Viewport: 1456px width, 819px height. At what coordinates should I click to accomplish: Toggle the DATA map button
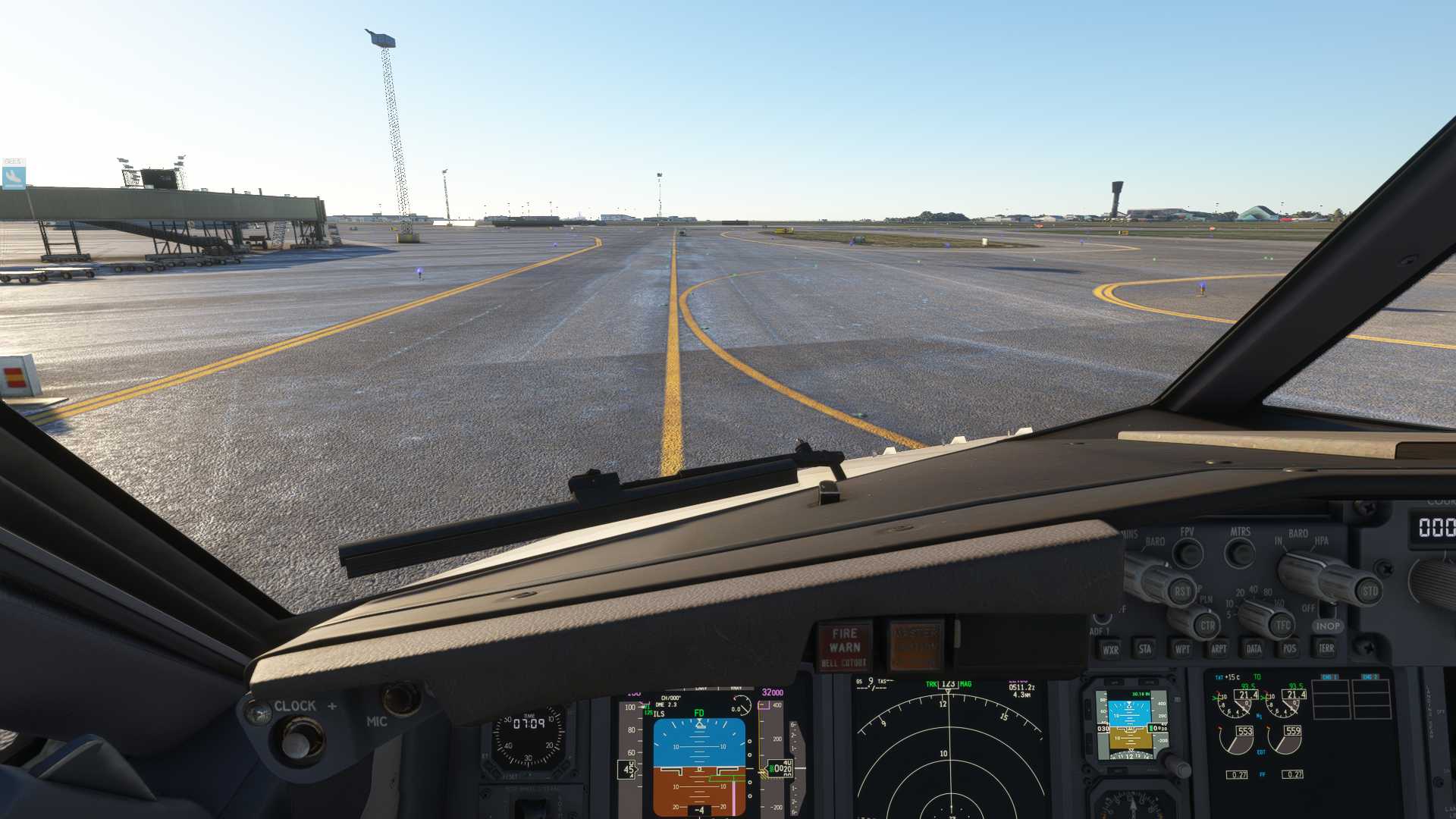1254,648
